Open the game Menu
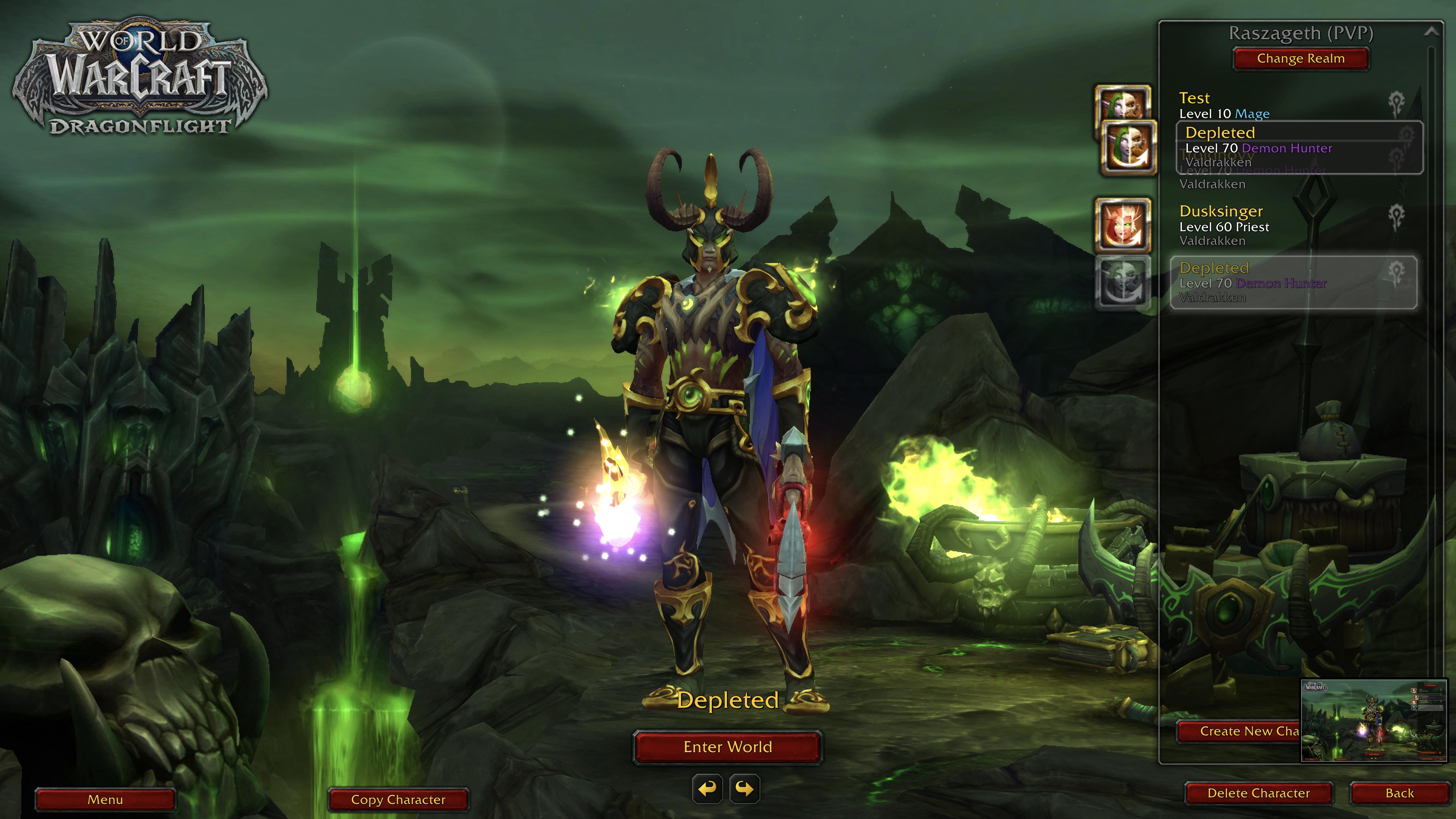 (x=105, y=800)
